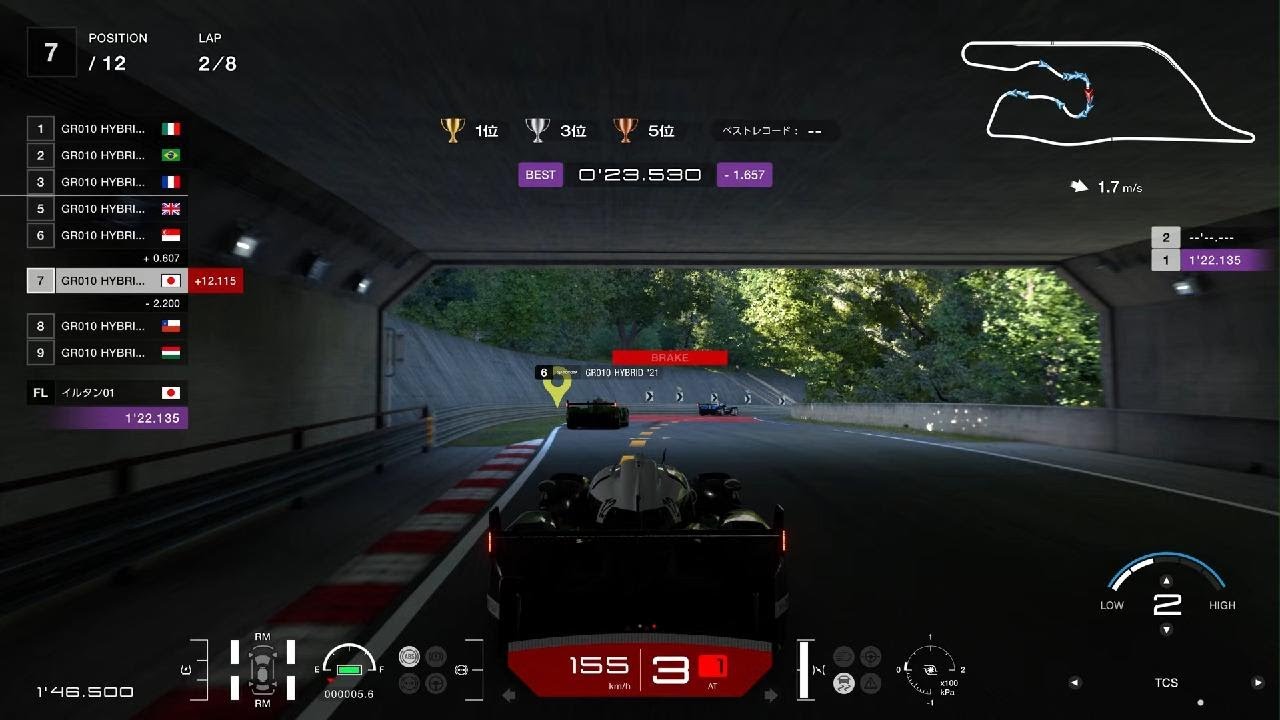The image size is (1280, 720).
Task: Select the first-place row with the Italian flag
Action: click(x=106, y=129)
